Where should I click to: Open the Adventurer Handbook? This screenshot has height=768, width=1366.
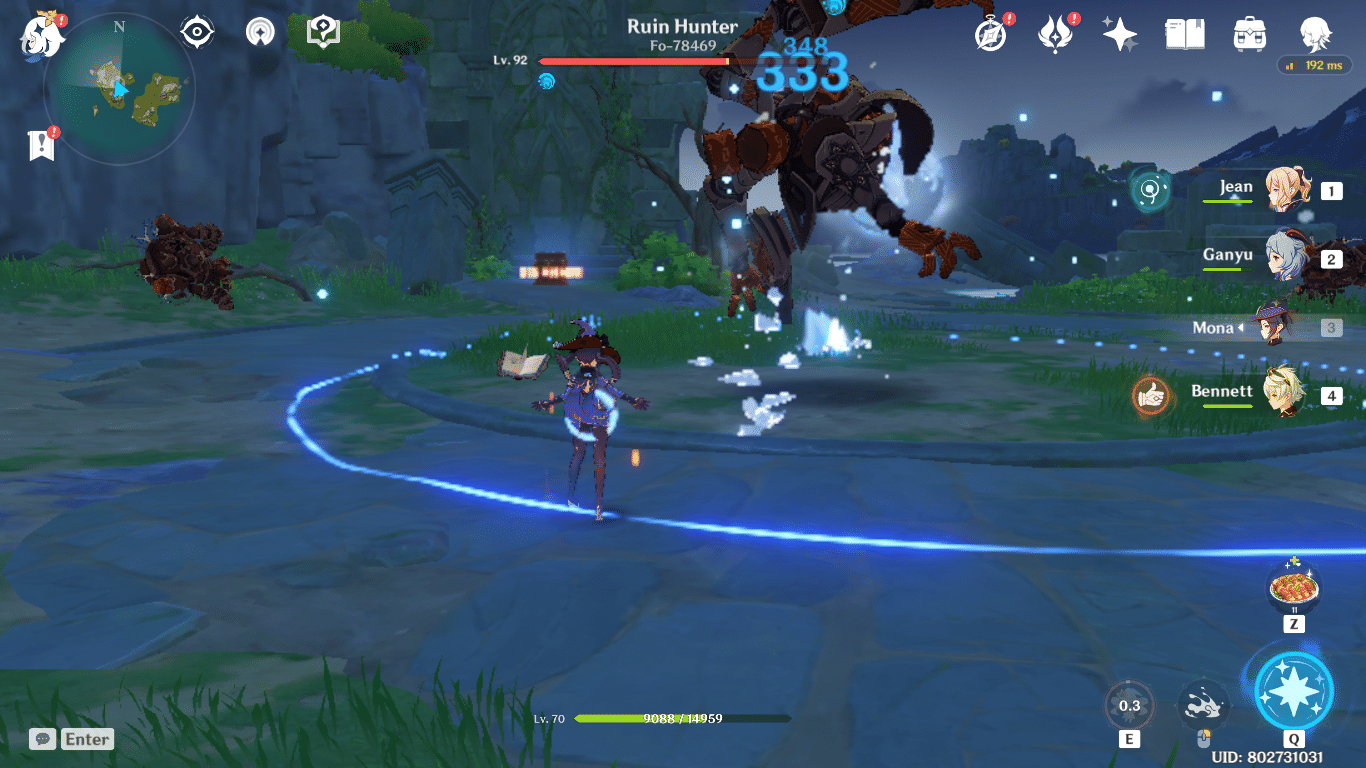pyautogui.click(x=1184, y=32)
